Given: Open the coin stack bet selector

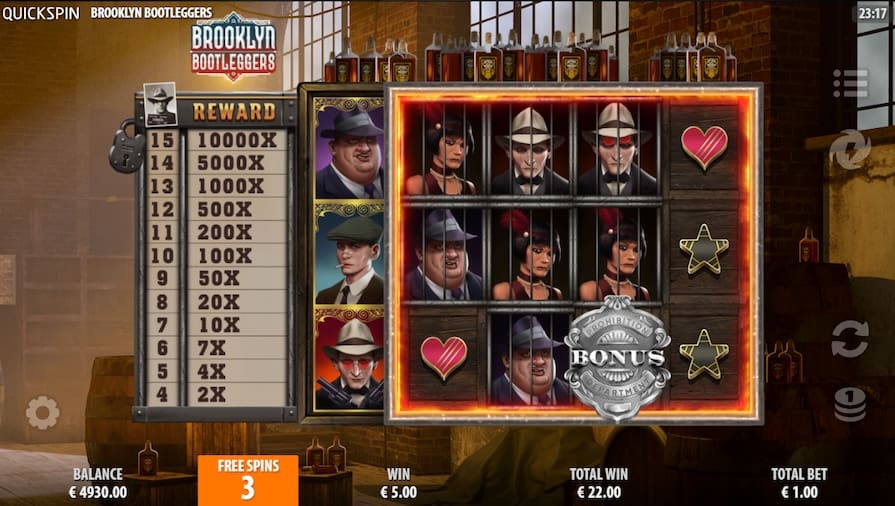Looking at the screenshot, I should point(849,404).
